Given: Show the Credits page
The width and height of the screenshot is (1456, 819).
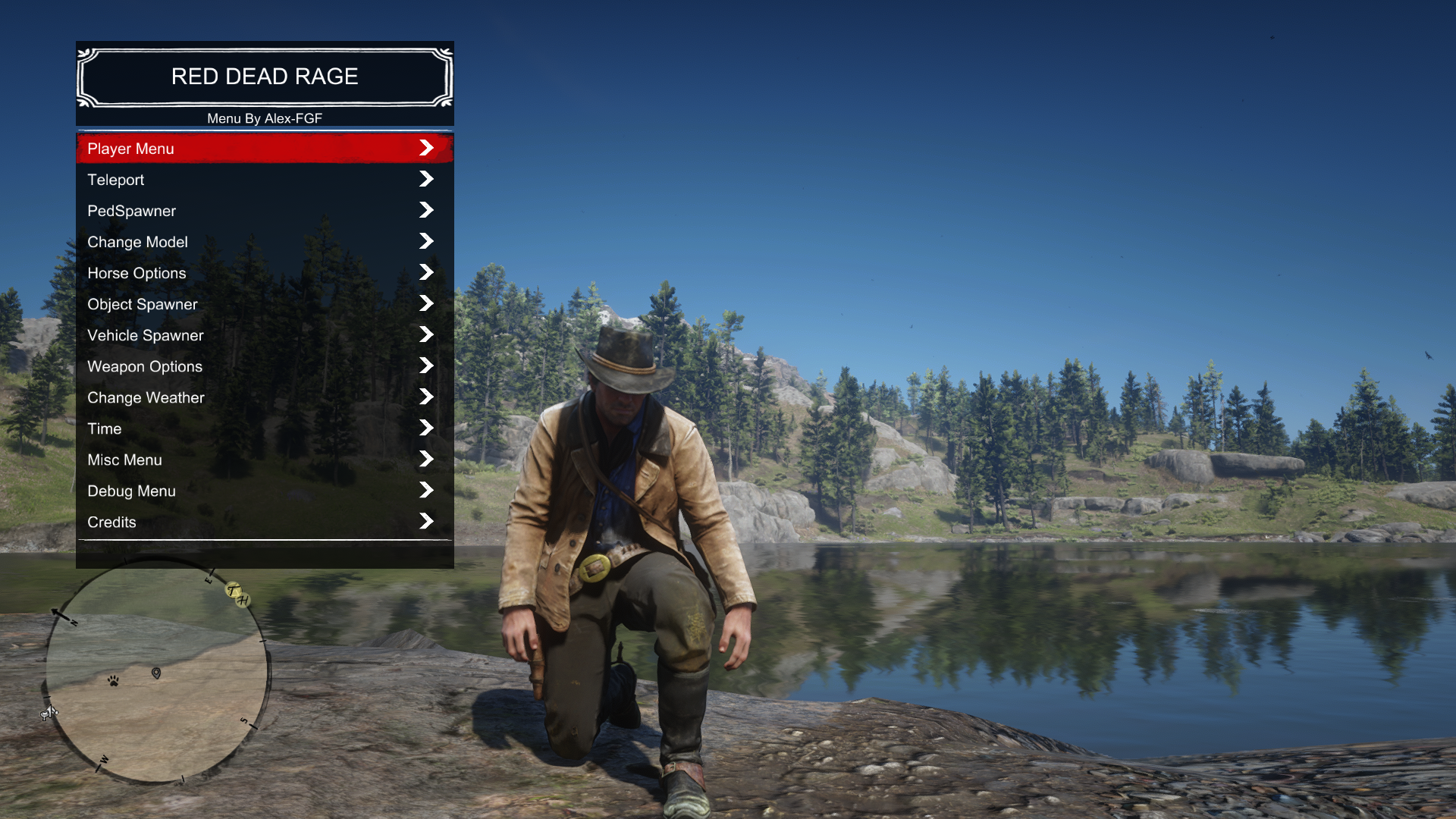Looking at the screenshot, I should click(264, 522).
